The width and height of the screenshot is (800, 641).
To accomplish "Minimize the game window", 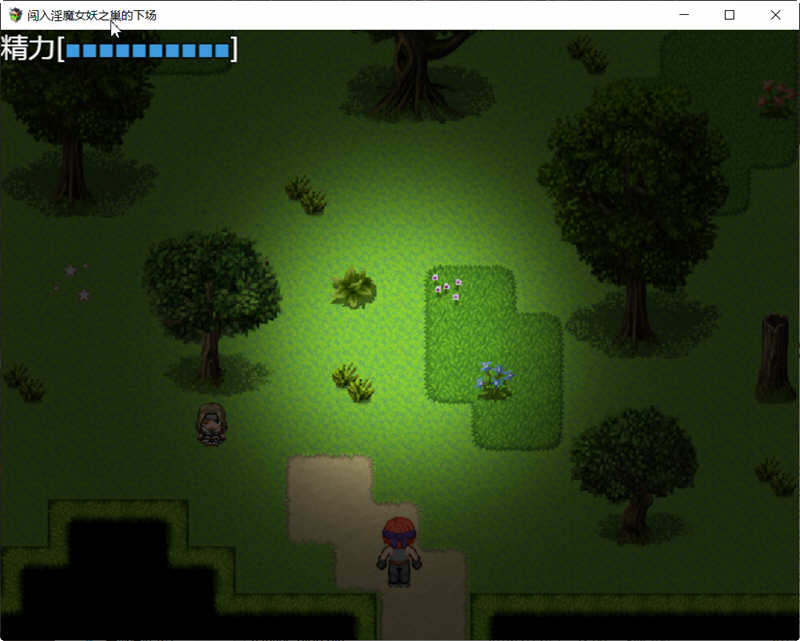I will coord(684,15).
